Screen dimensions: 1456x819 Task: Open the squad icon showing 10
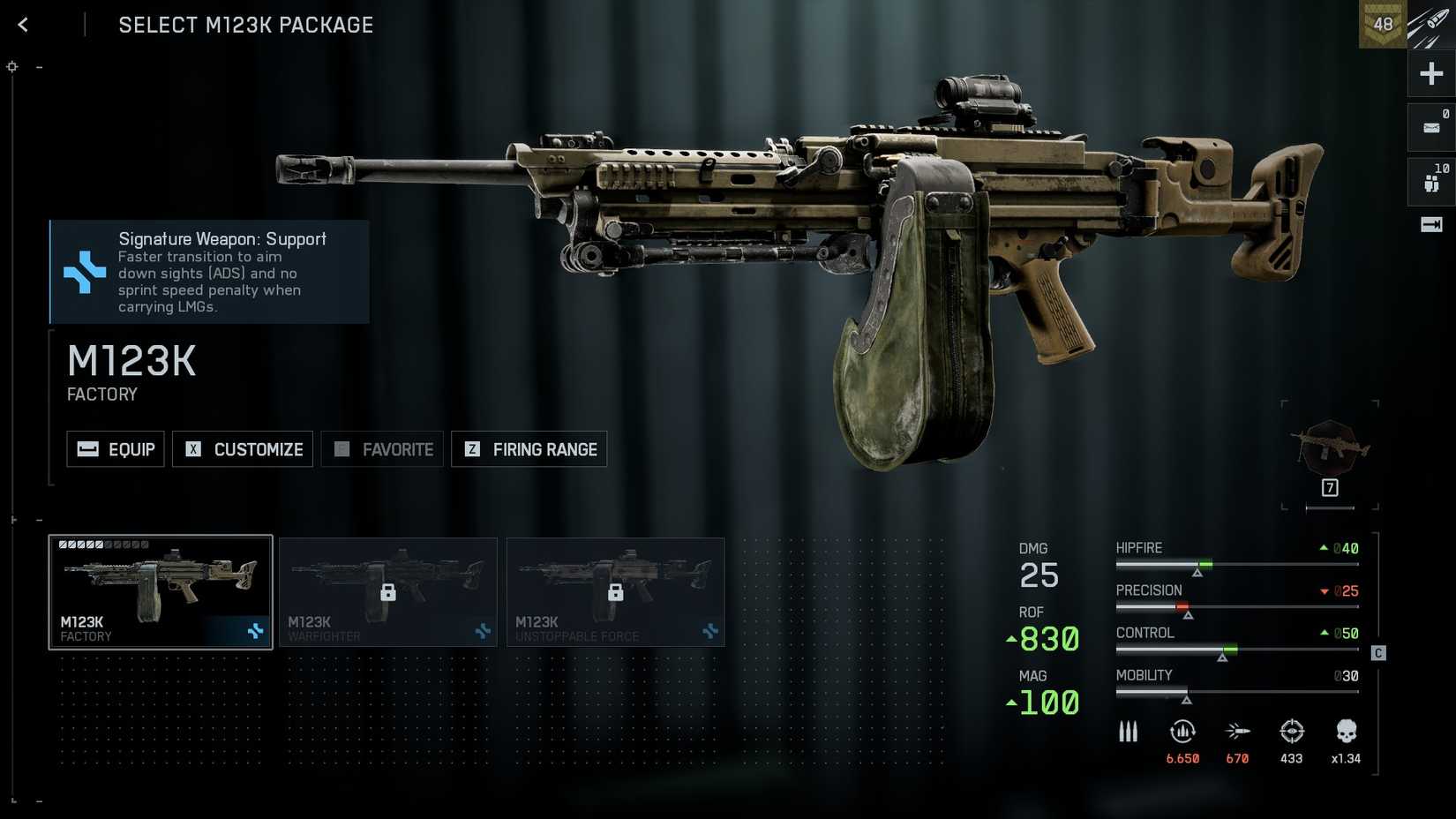pyautogui.click(x=1430, y=182)
